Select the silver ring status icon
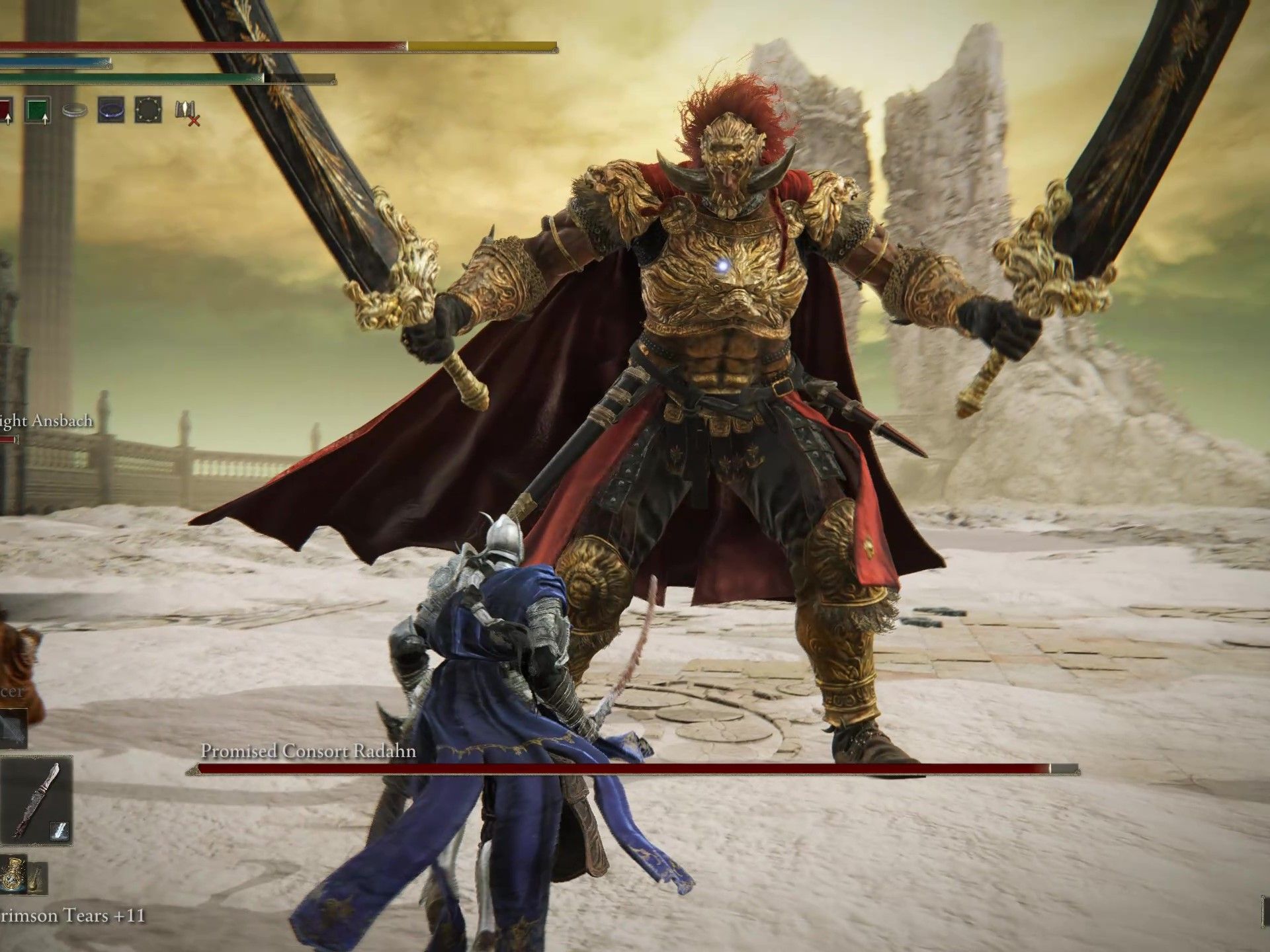 pyautogui.click(x=75, y=111)
